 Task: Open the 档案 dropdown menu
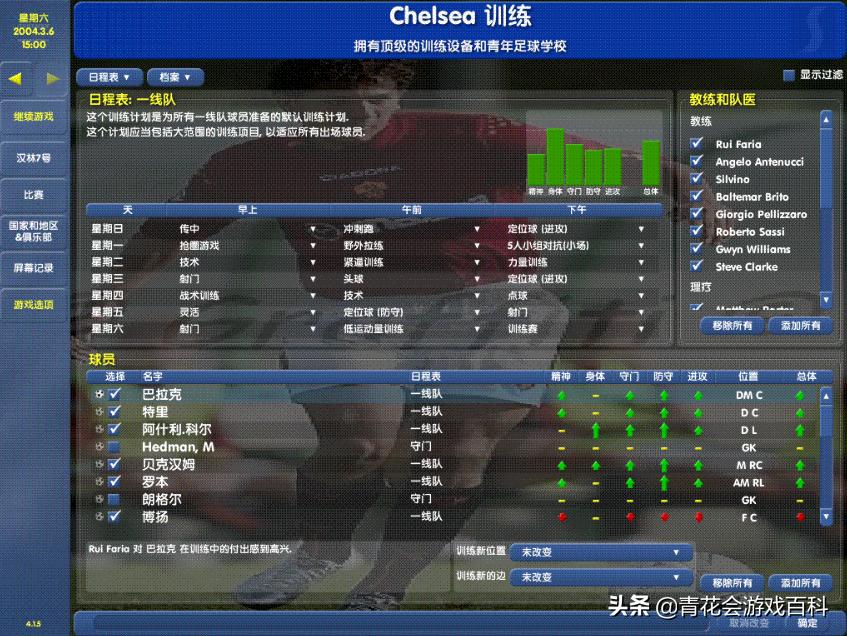[175, 77]
